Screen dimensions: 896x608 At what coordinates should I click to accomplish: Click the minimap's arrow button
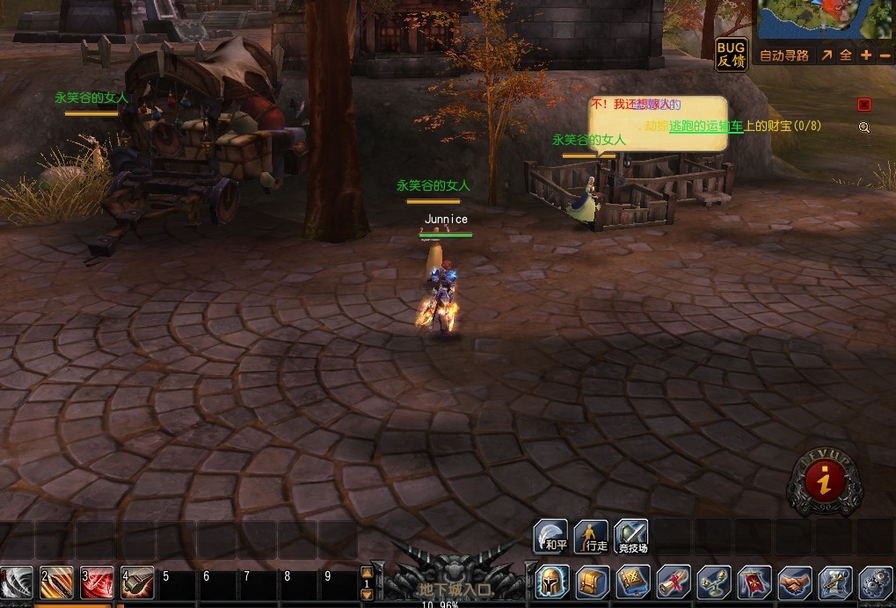tap(827, 56)
